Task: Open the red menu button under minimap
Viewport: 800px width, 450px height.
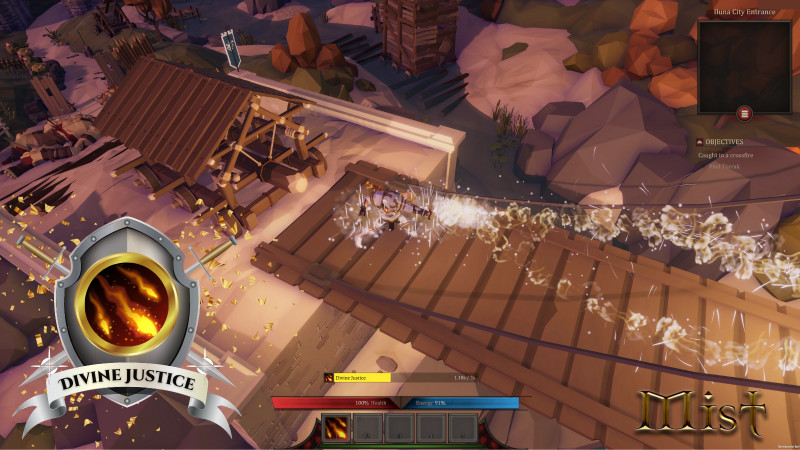Action: point(745,113)
